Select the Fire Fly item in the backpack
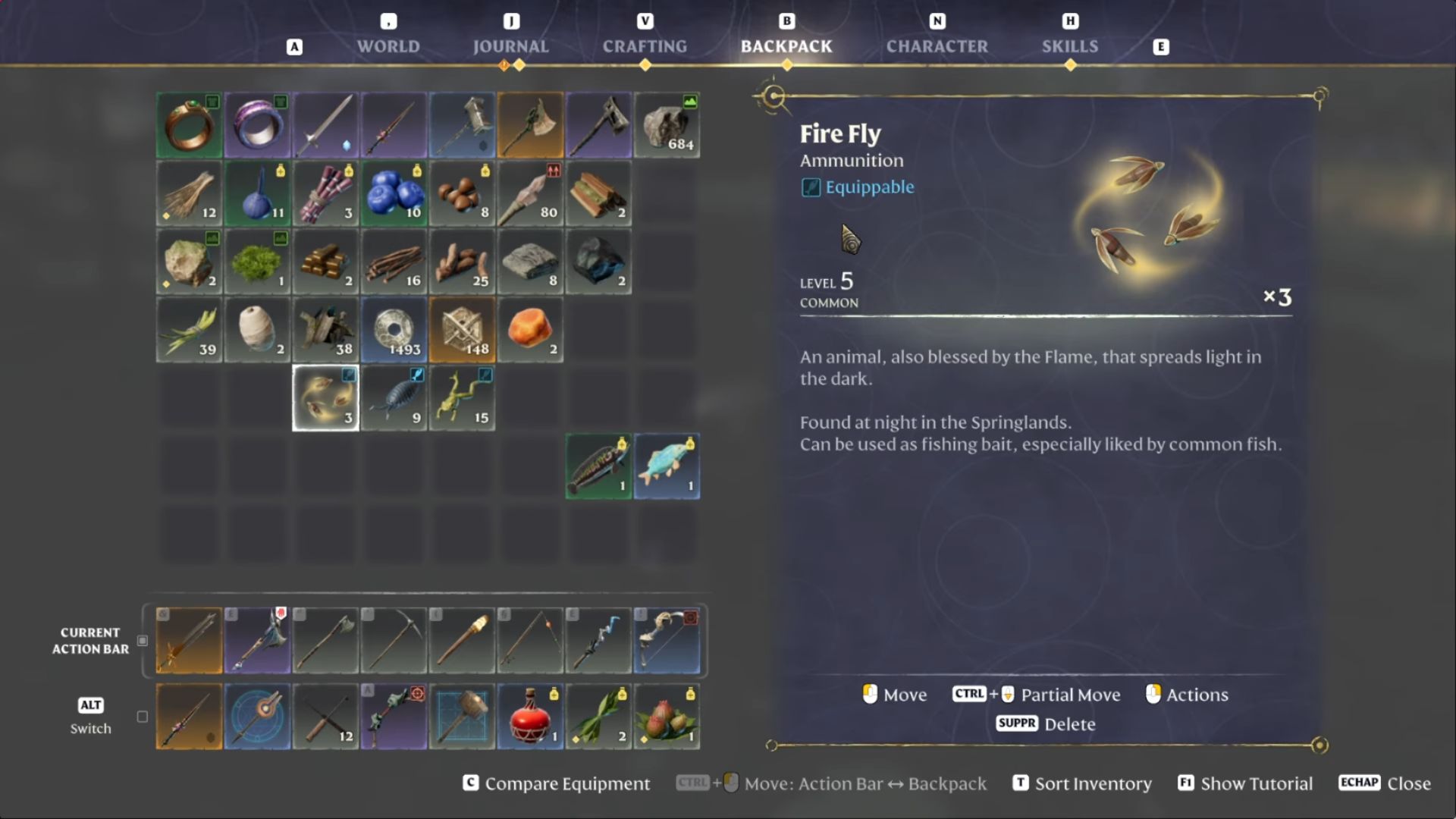The height and width of the screenshot is (819, 1456). click(x=325, y=397)
